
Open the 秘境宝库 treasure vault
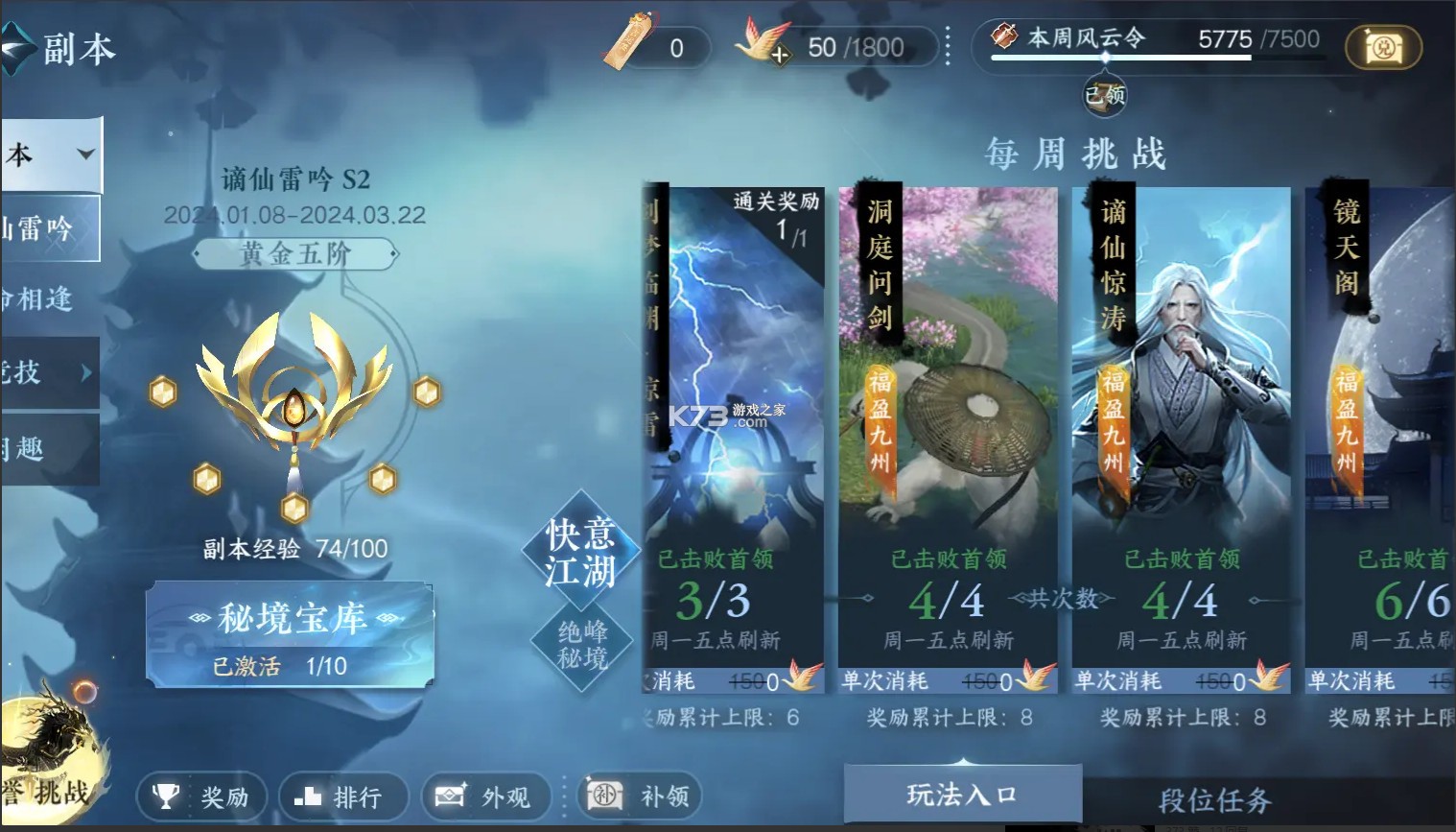coord(292,619)
